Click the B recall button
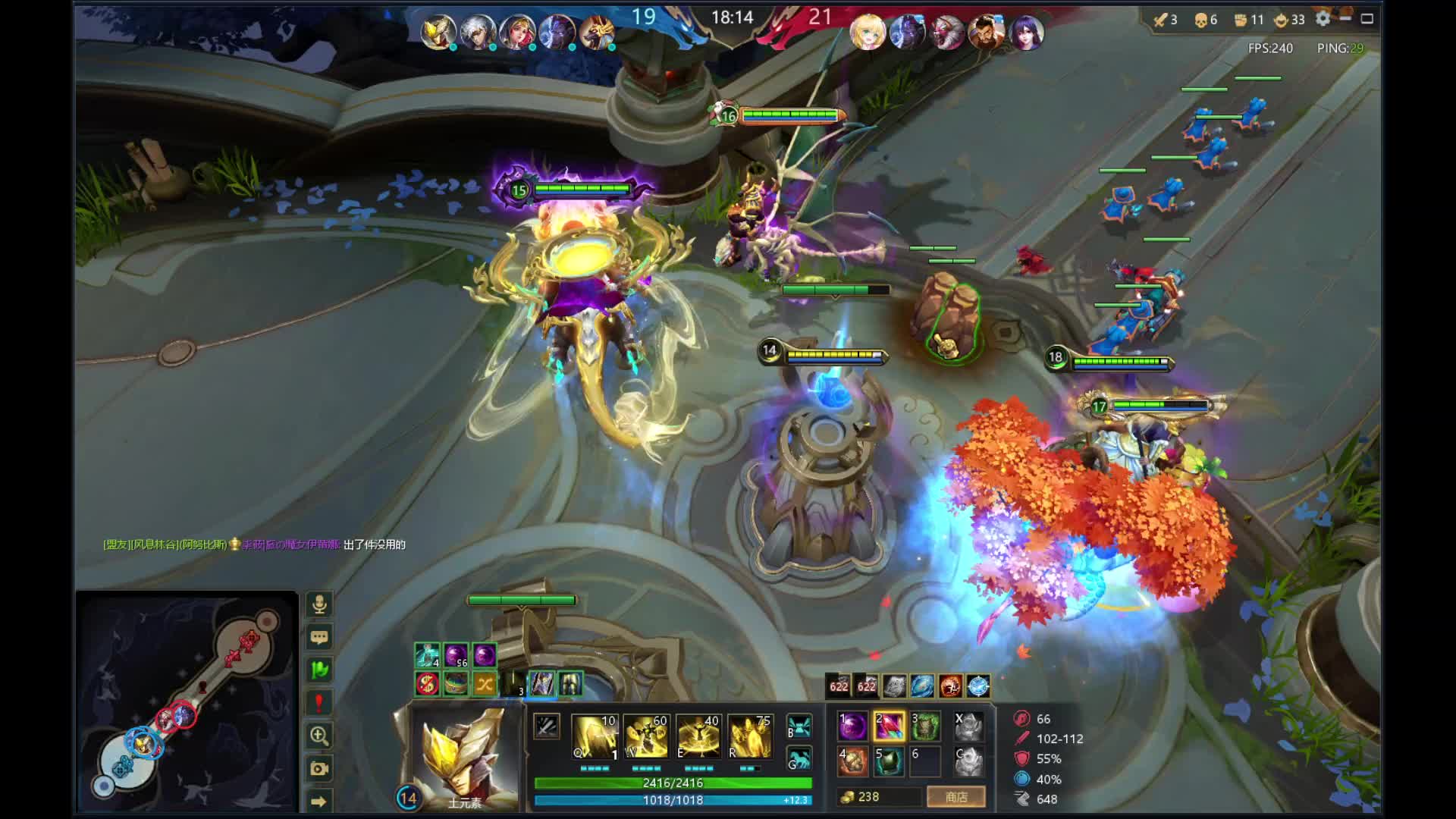The height and width of the screenshot is (819, 1456). pos(799,726)
